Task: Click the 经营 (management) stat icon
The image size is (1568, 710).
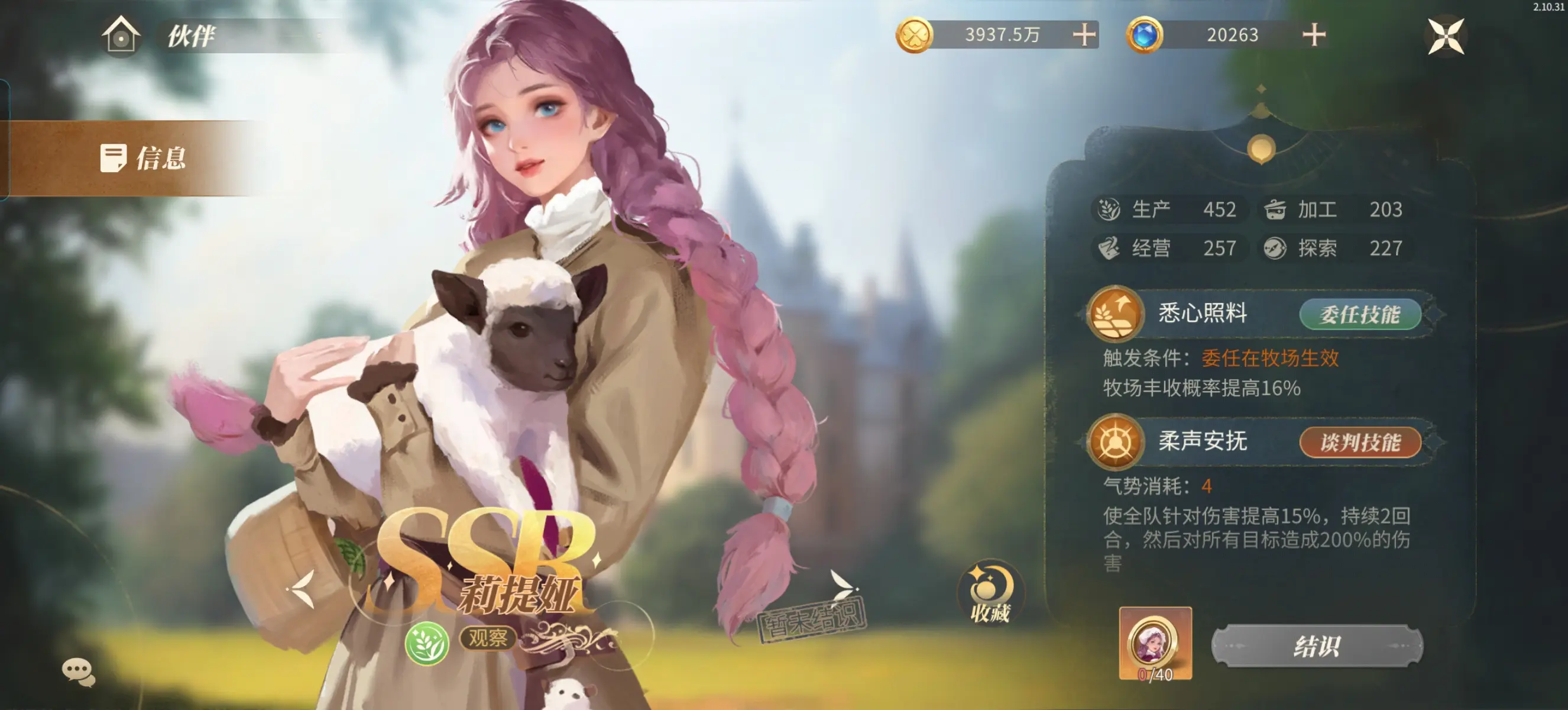Action: click(1110, 248)
